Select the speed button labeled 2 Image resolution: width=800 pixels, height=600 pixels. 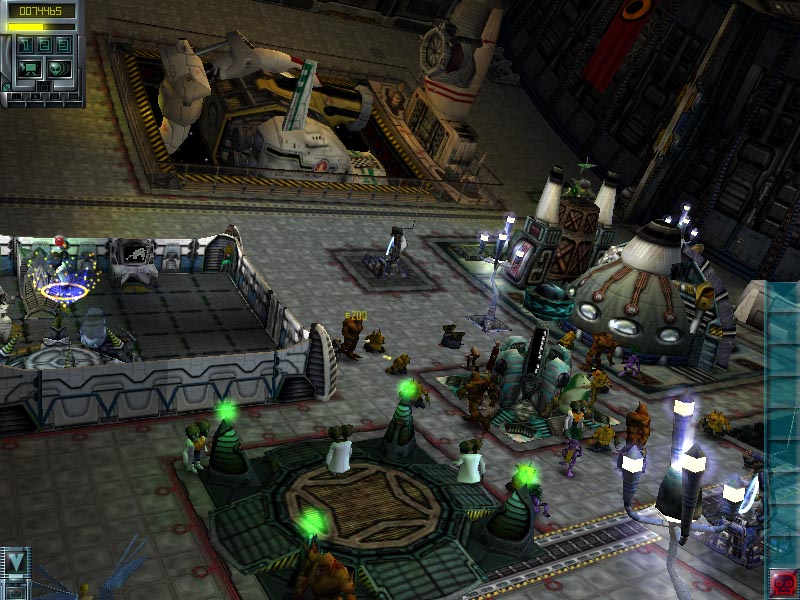coord(43,46)
